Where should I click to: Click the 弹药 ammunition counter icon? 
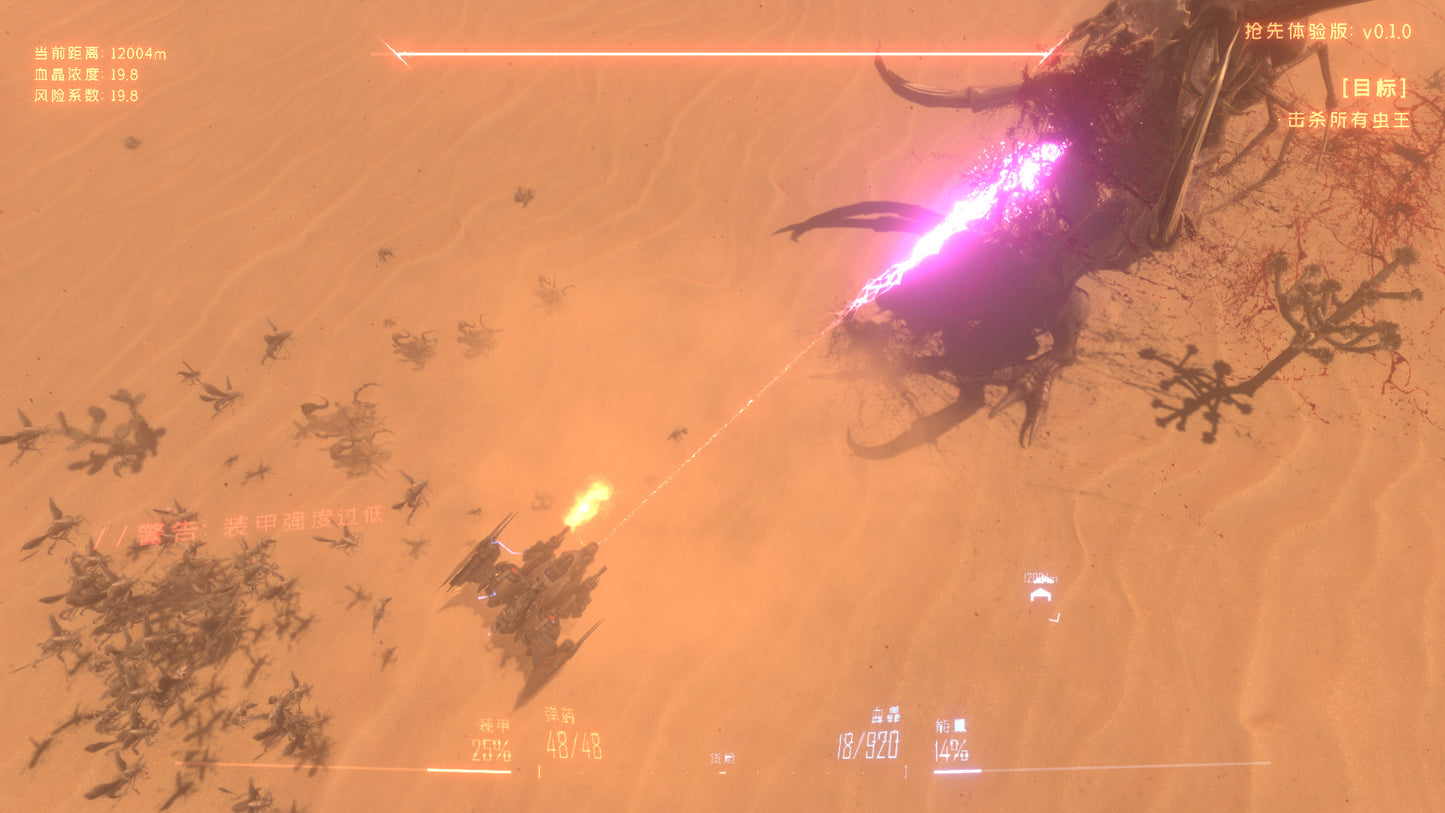(x=560, y=718)
